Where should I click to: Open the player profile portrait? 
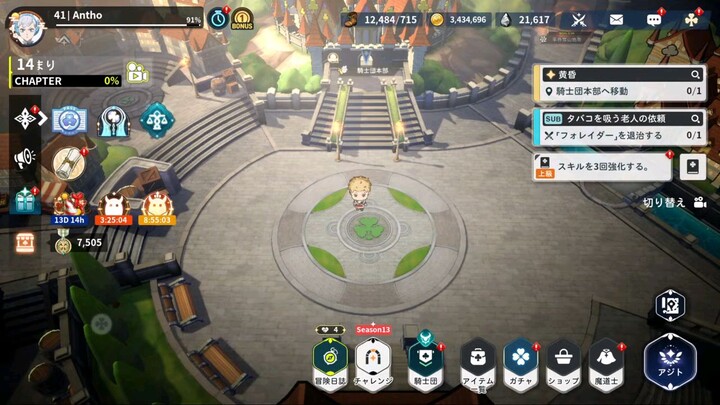[26, 26]
